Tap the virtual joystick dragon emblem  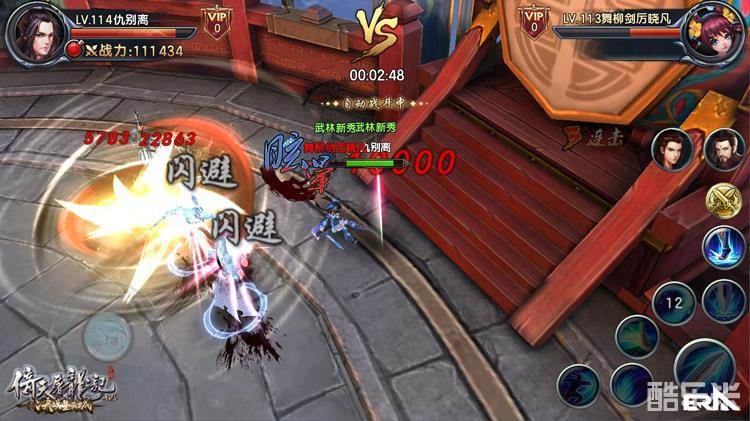click(107, 336)
